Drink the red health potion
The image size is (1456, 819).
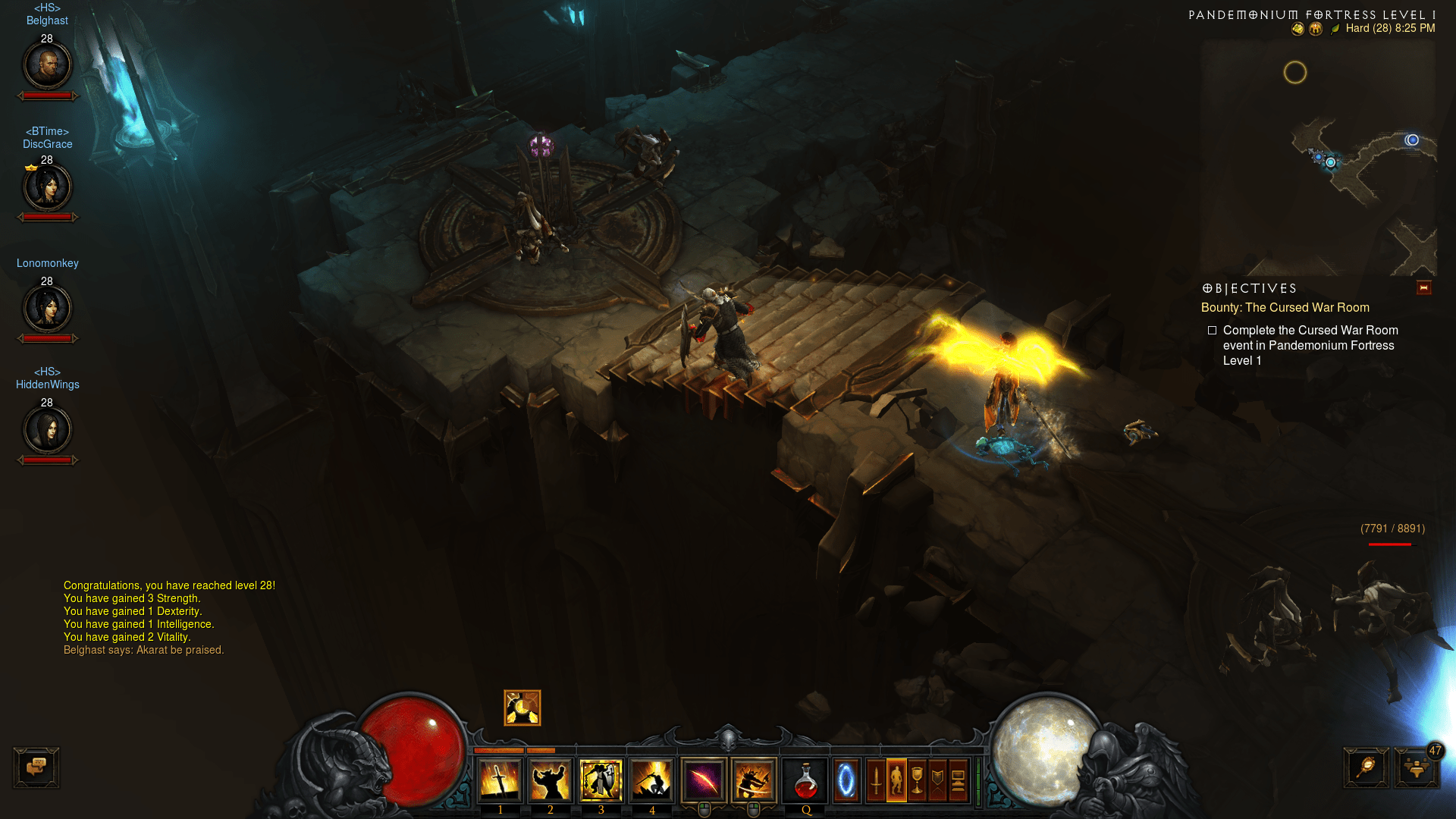[x=805, y=780]
